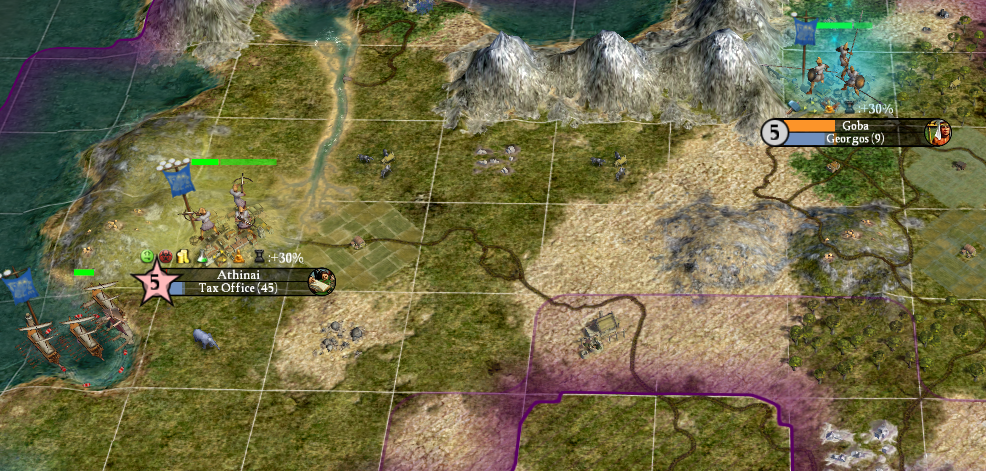Select the pink star capital badge on Athinai
This screenshot has width=986, height=471.
(x=154, y=282)
